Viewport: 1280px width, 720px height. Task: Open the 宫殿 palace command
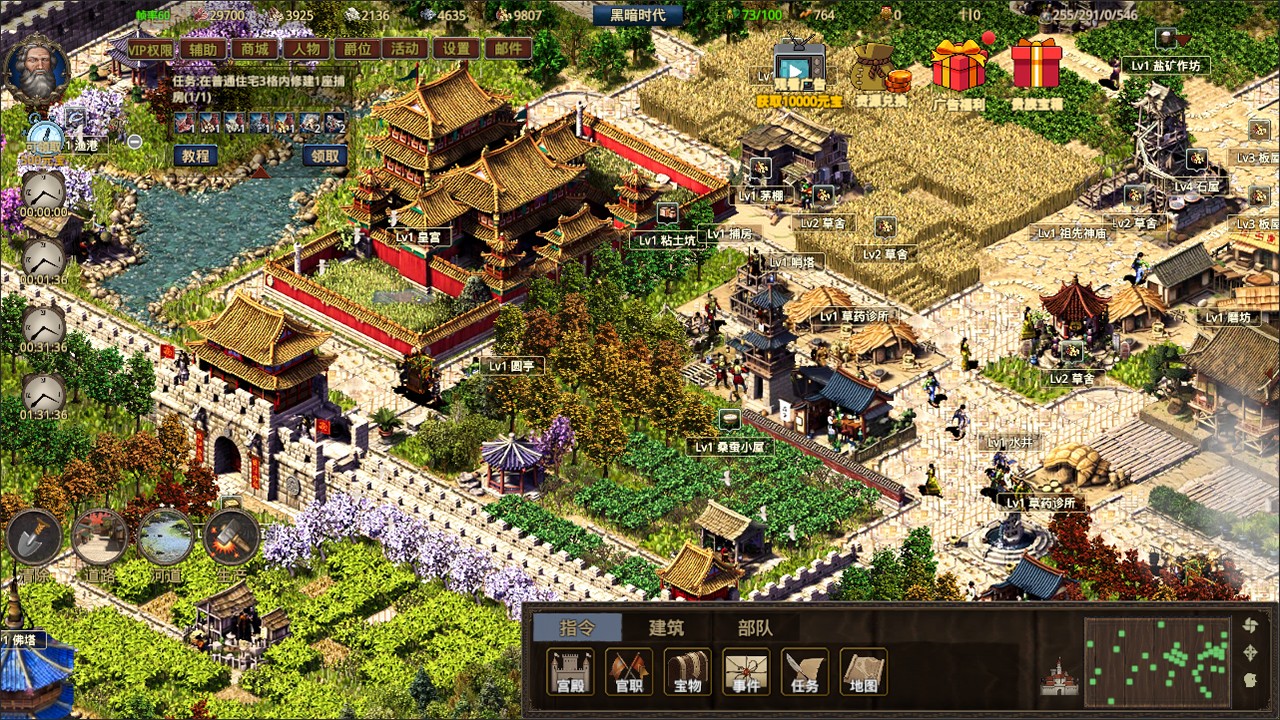570,672
